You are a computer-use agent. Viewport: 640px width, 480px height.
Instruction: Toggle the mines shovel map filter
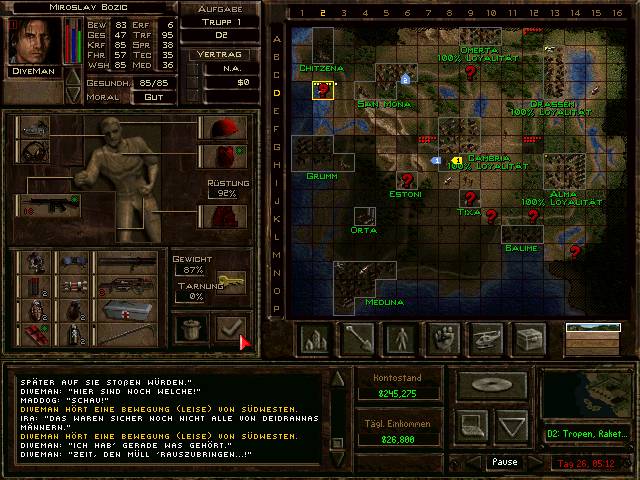coord(357,340)
